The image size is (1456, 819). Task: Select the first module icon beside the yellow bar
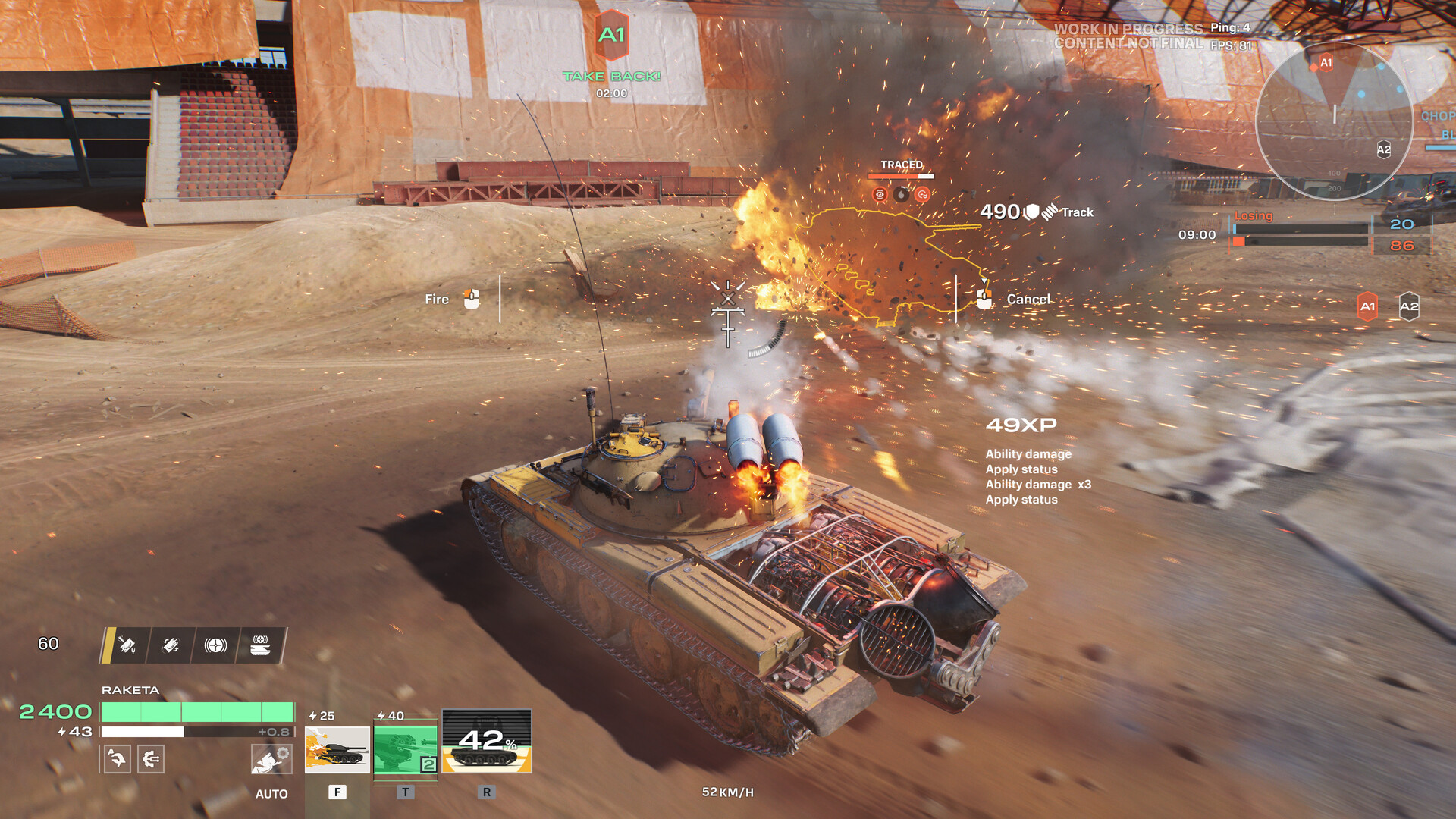point(127,645)
